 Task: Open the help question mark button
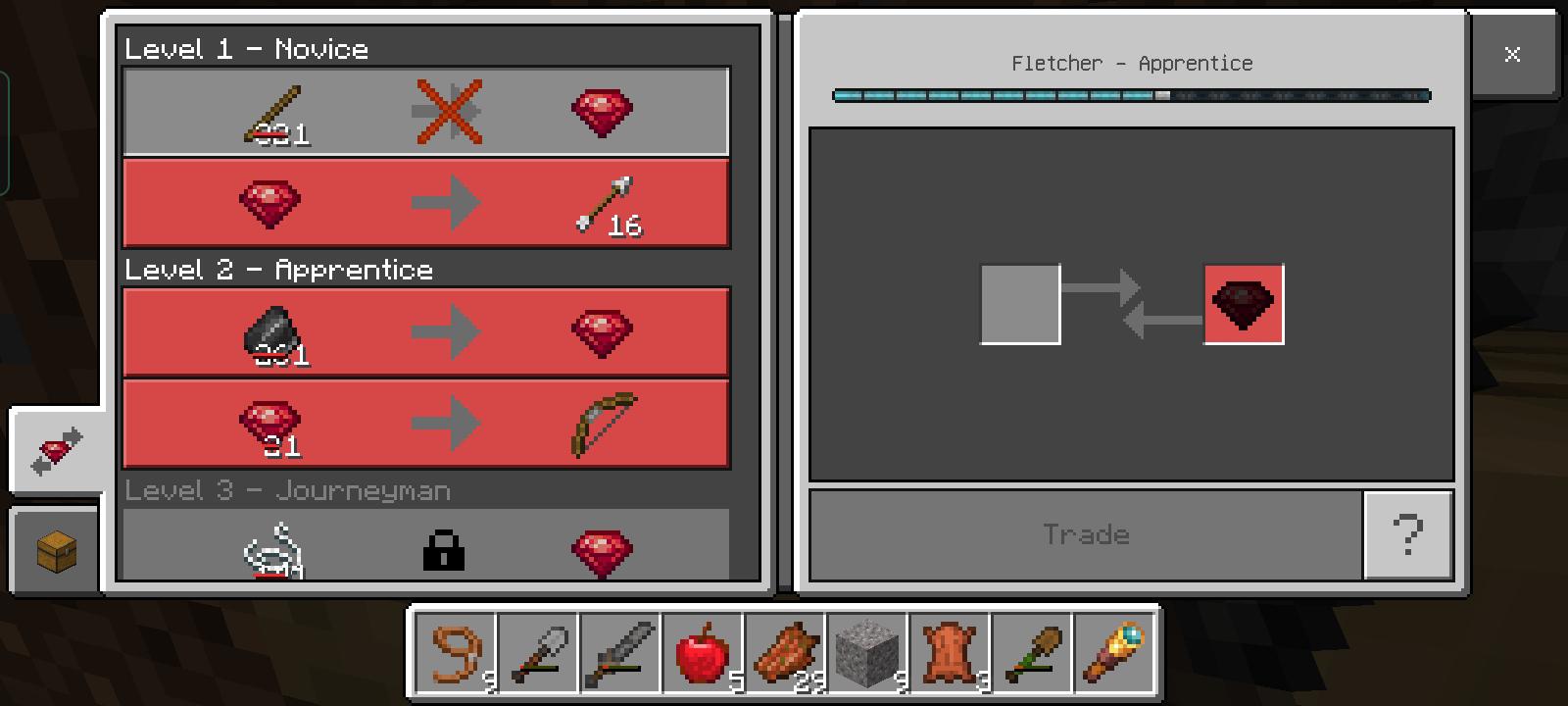click(1408, 533)
